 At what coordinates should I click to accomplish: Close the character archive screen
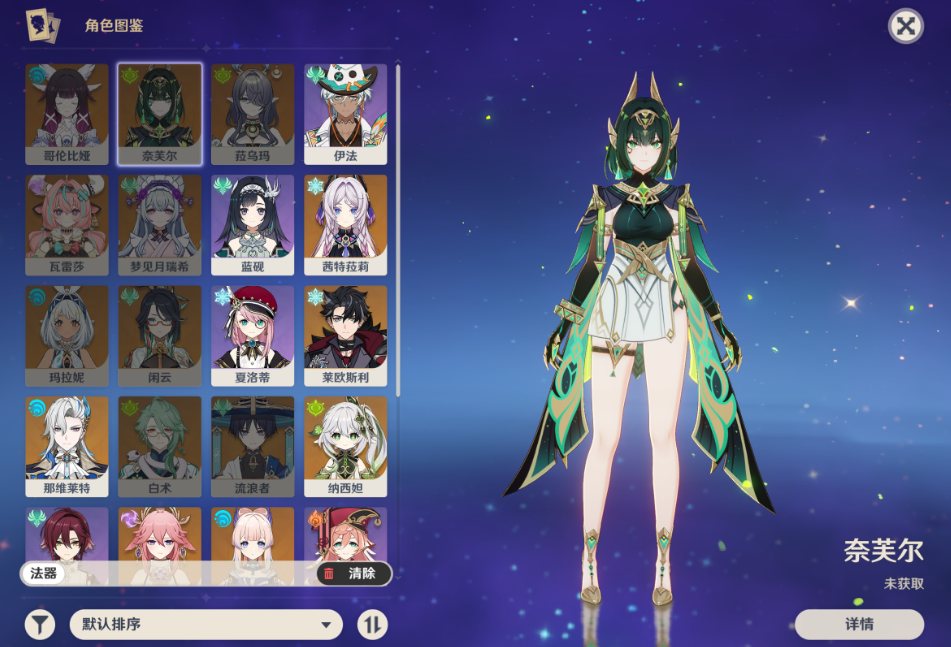906,26
